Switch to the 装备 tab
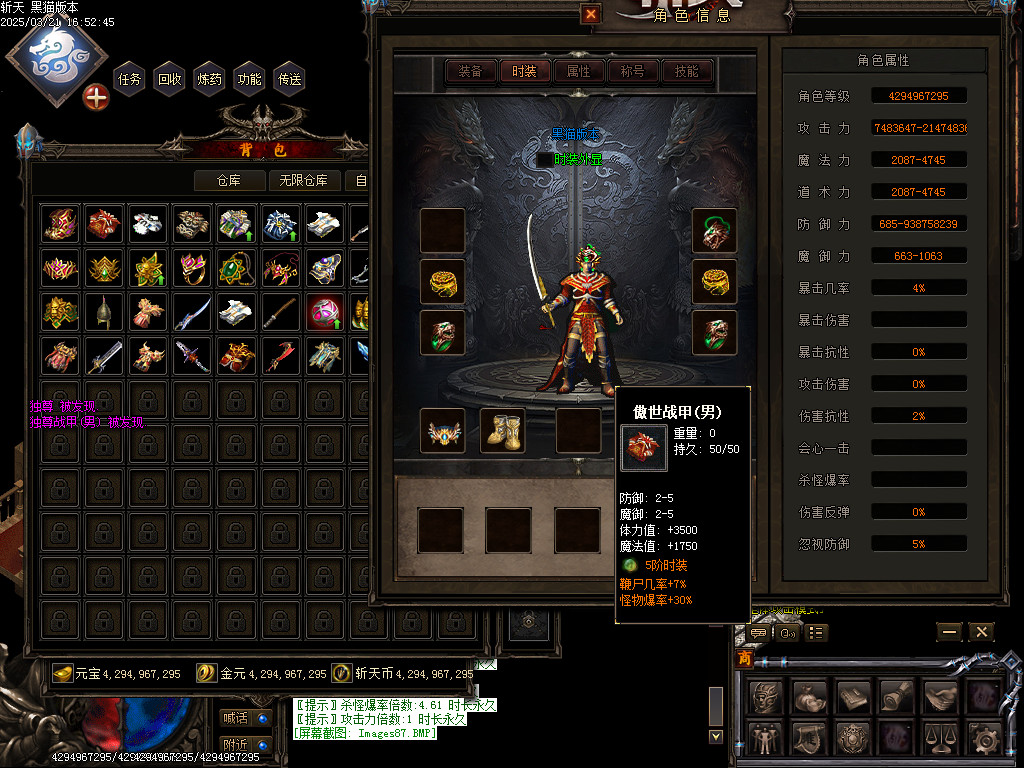Image resolution: width=1024 pixels, height=768 pixels. (470, 71)
